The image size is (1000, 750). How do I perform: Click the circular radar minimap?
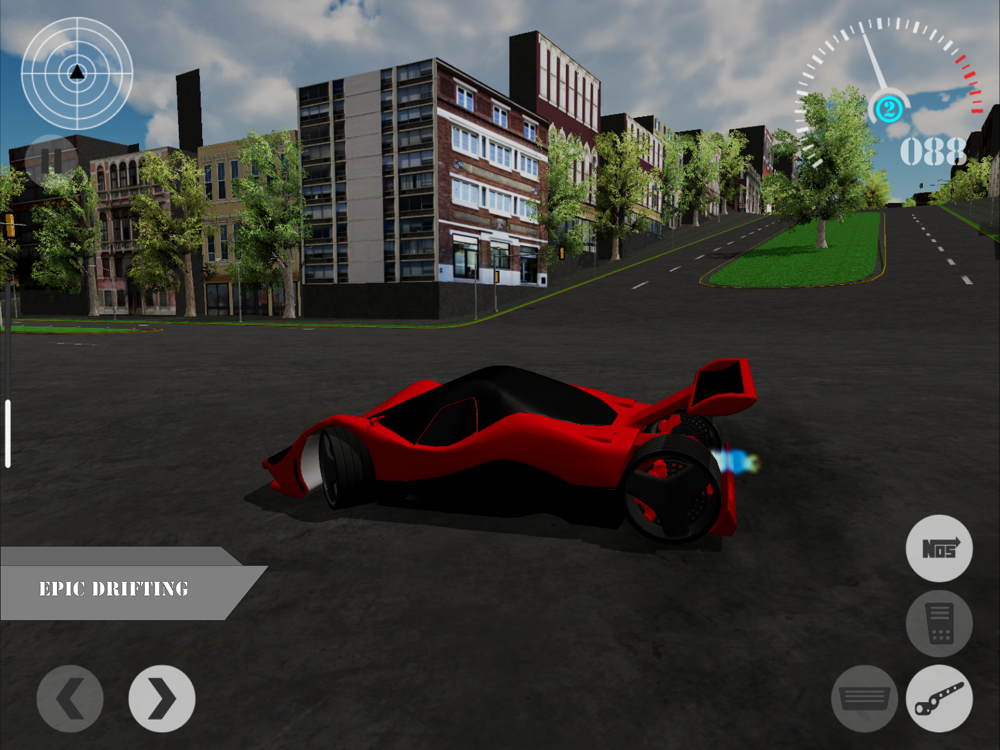pos(77,72)
